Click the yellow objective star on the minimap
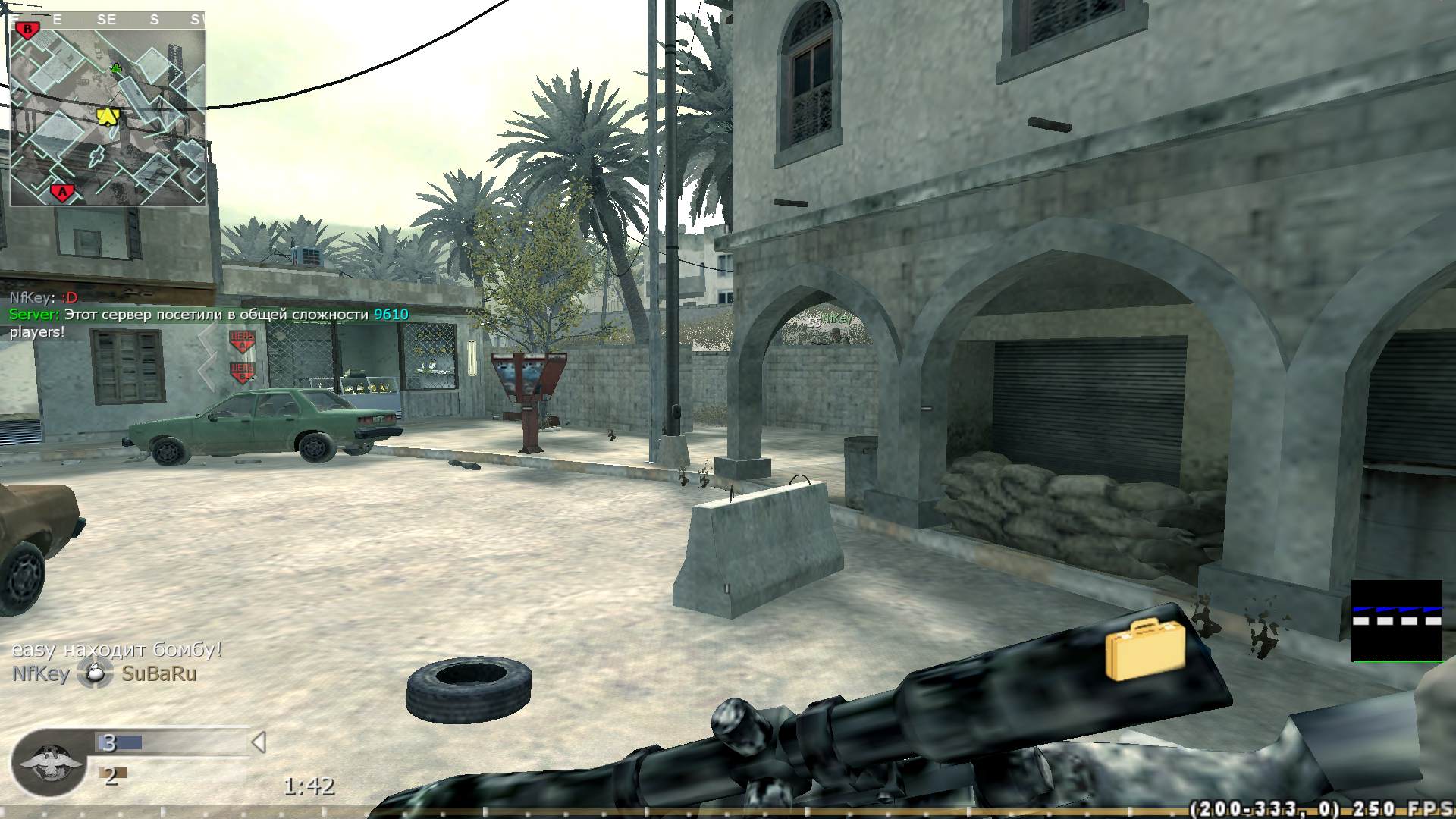The height and width of the screenshot is (819, 1456). 108,116
